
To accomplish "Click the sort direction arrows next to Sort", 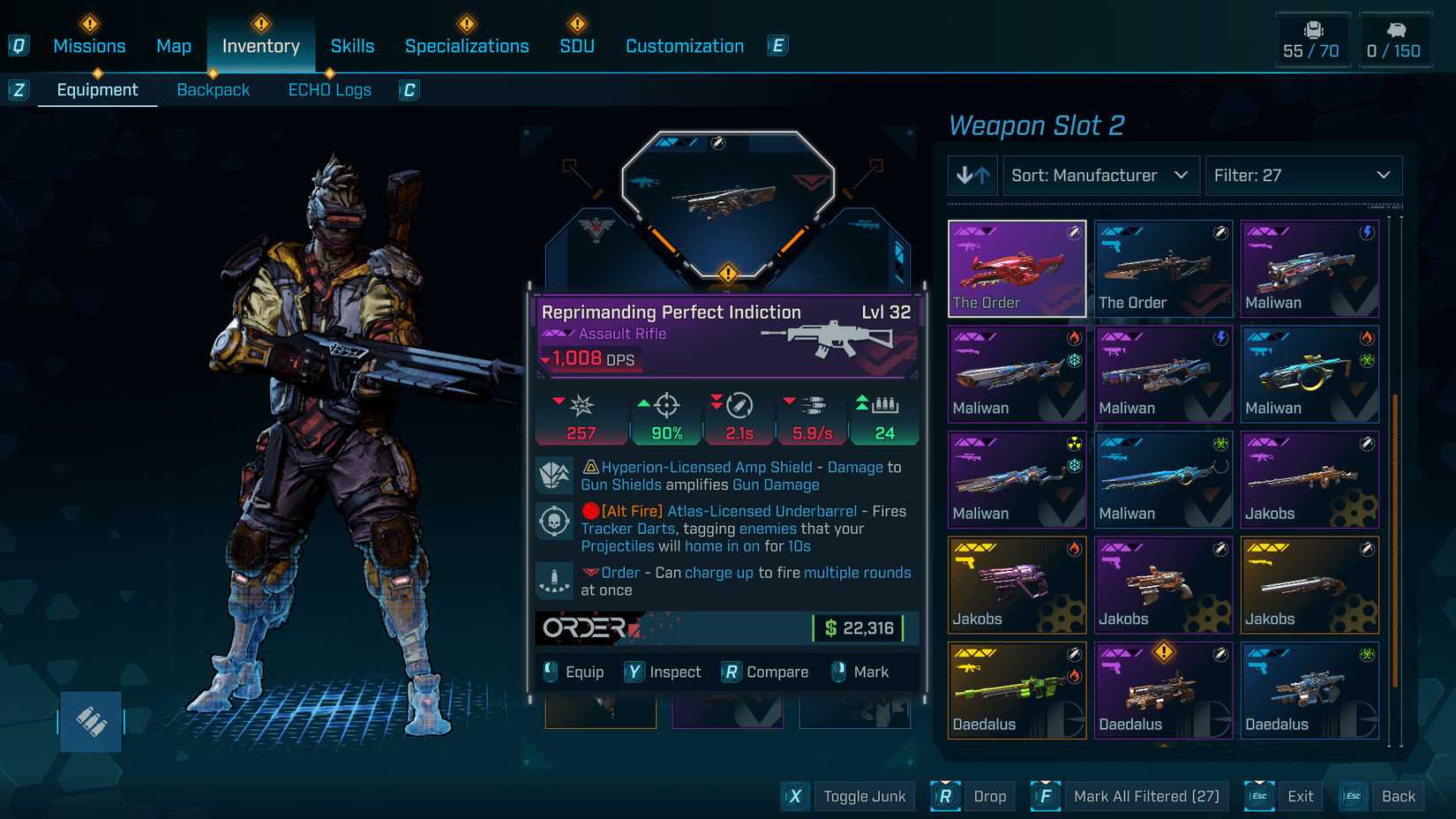I will 972,176.
